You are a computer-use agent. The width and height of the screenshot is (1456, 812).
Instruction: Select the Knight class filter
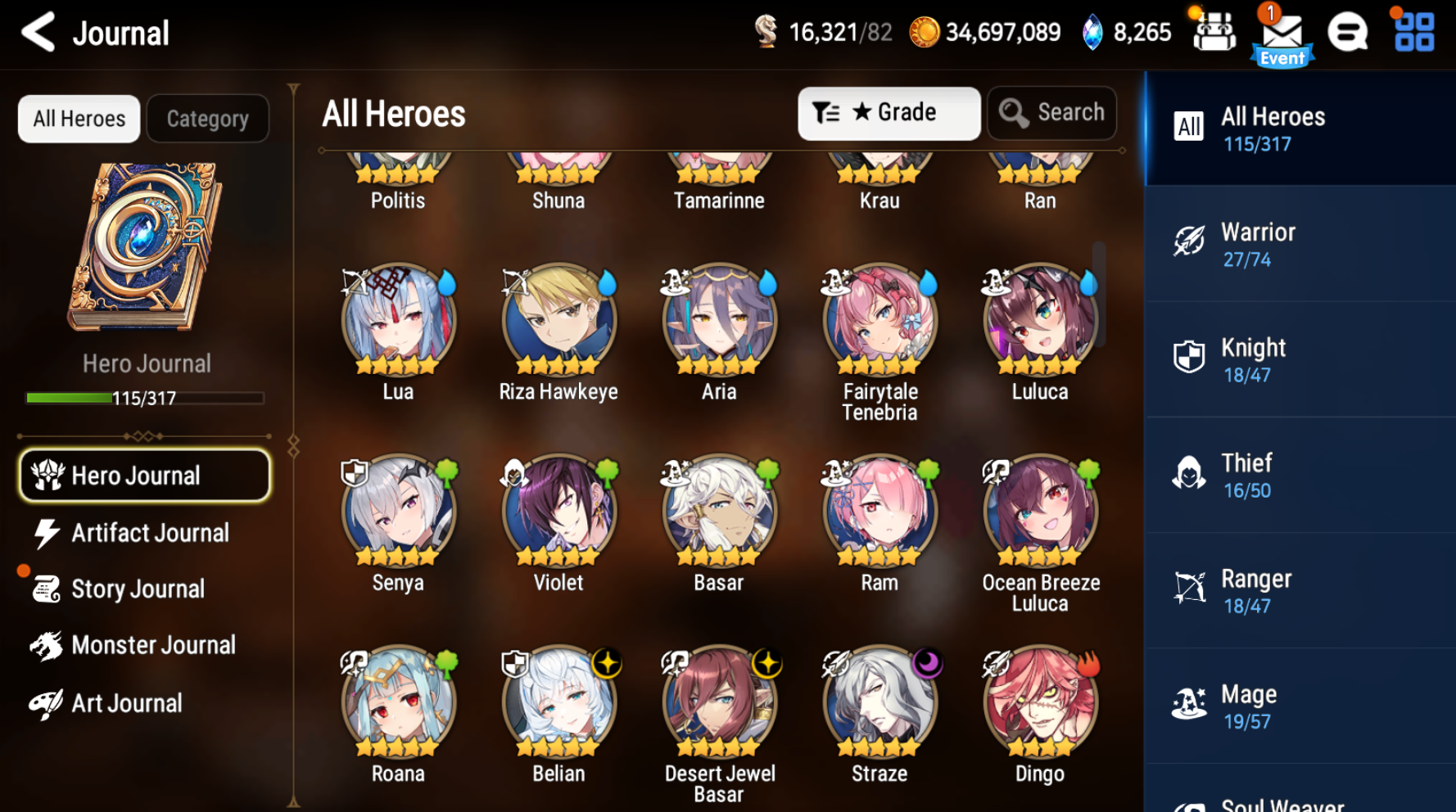[x=1300, y=359]
